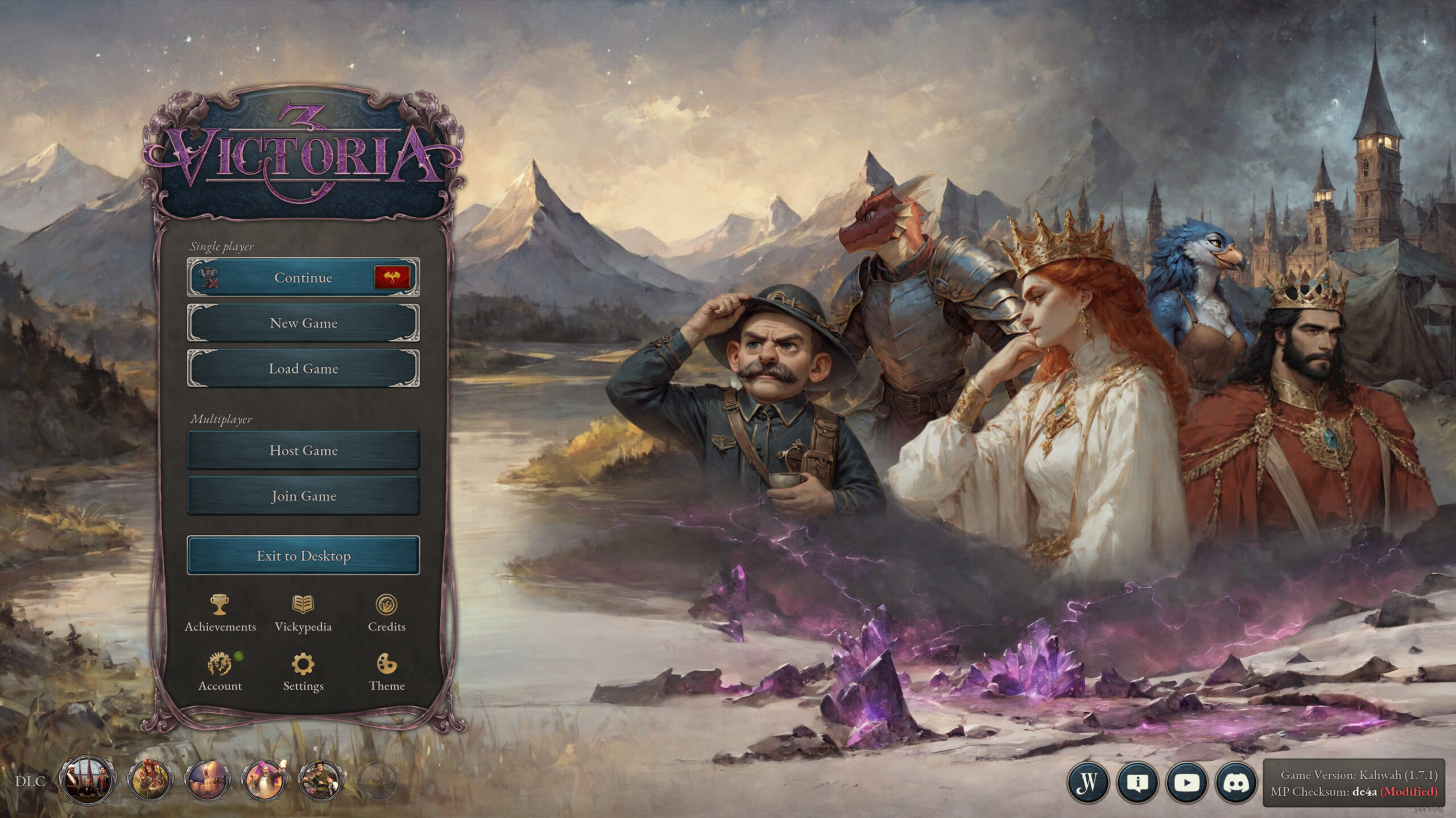Host a multiplayer game
The height and width of the screenshot is (818, 1456).
pos(303,450)
